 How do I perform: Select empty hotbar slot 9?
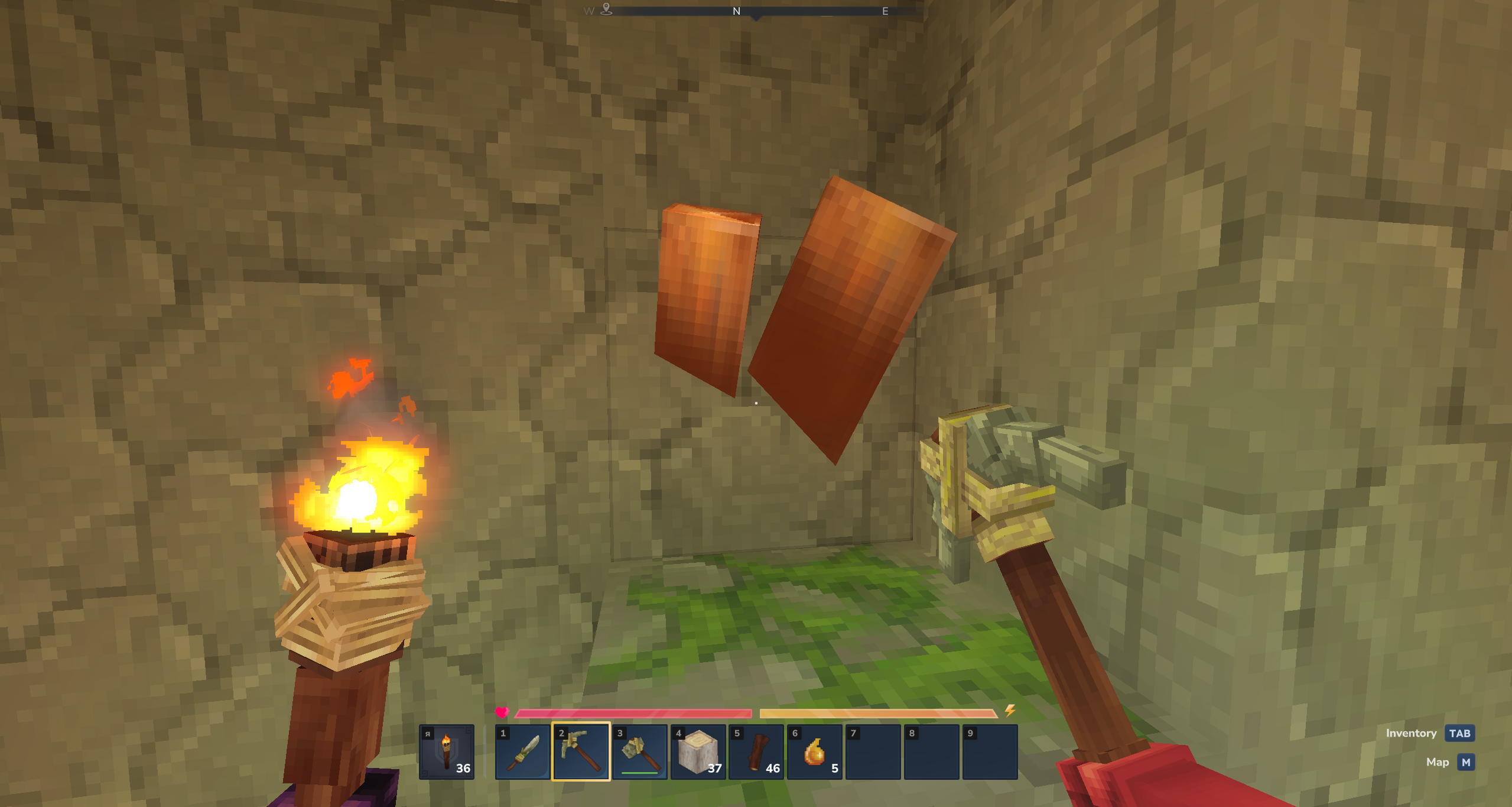click(x=990, y=751)
